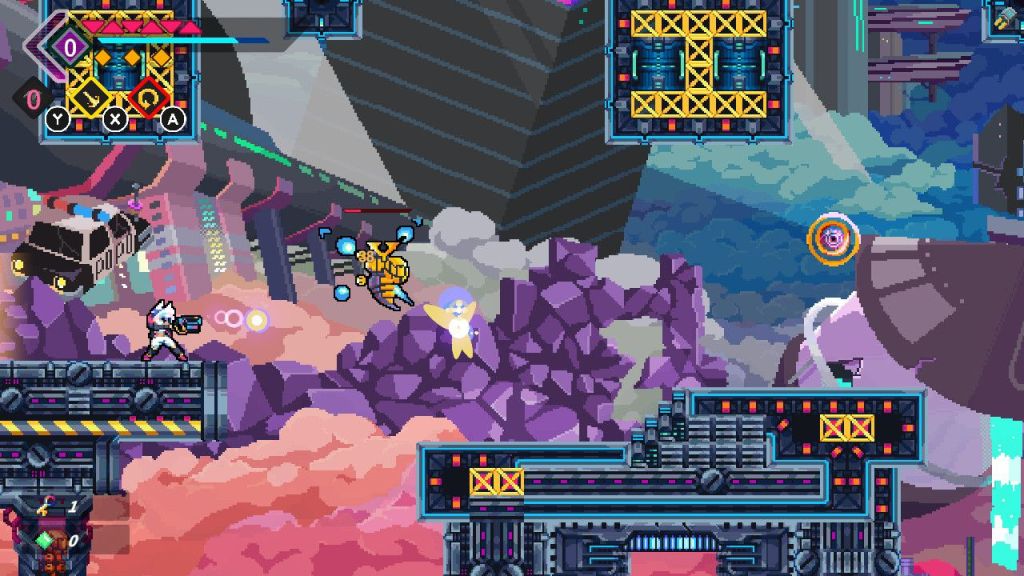Activate the red circular-arrow ability icon
Viewport: 1024px width, 576px height.
tap(147, 95)
